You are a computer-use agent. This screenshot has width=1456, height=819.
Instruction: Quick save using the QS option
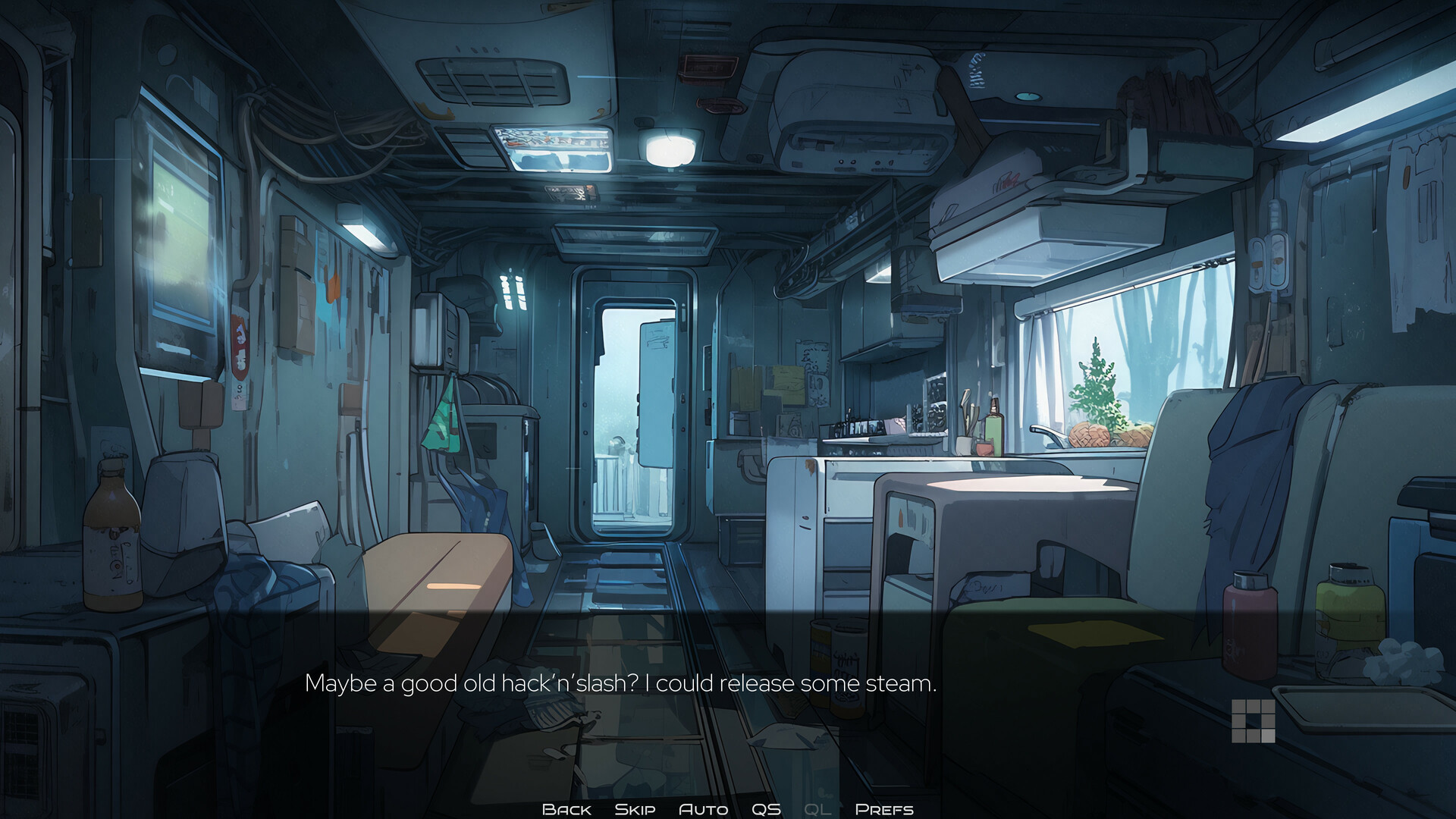[x=767, y=808]
